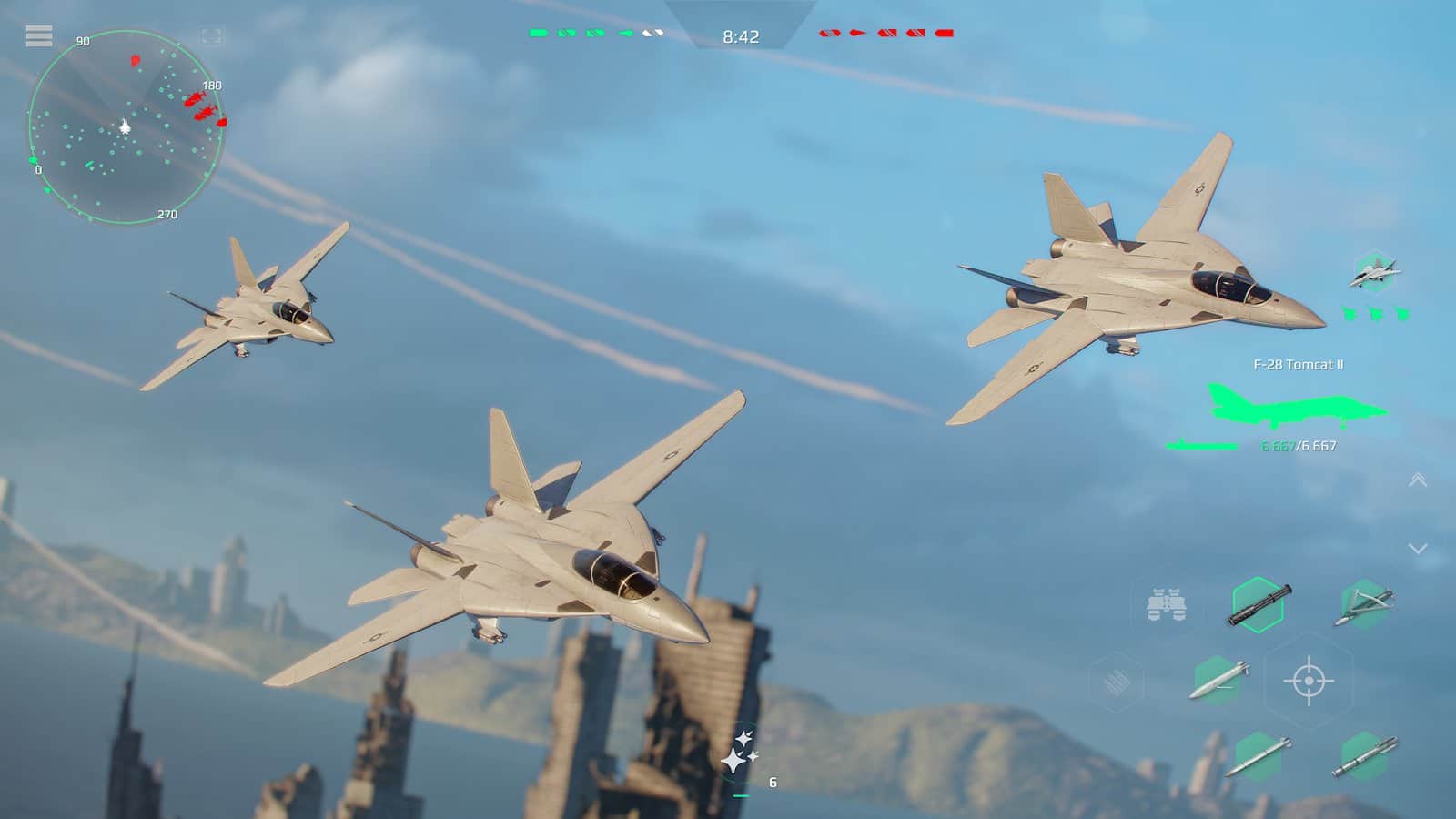Screen dimensions: 1456x819
Task: Open the hamburger menu
Action: coord(39,36)
